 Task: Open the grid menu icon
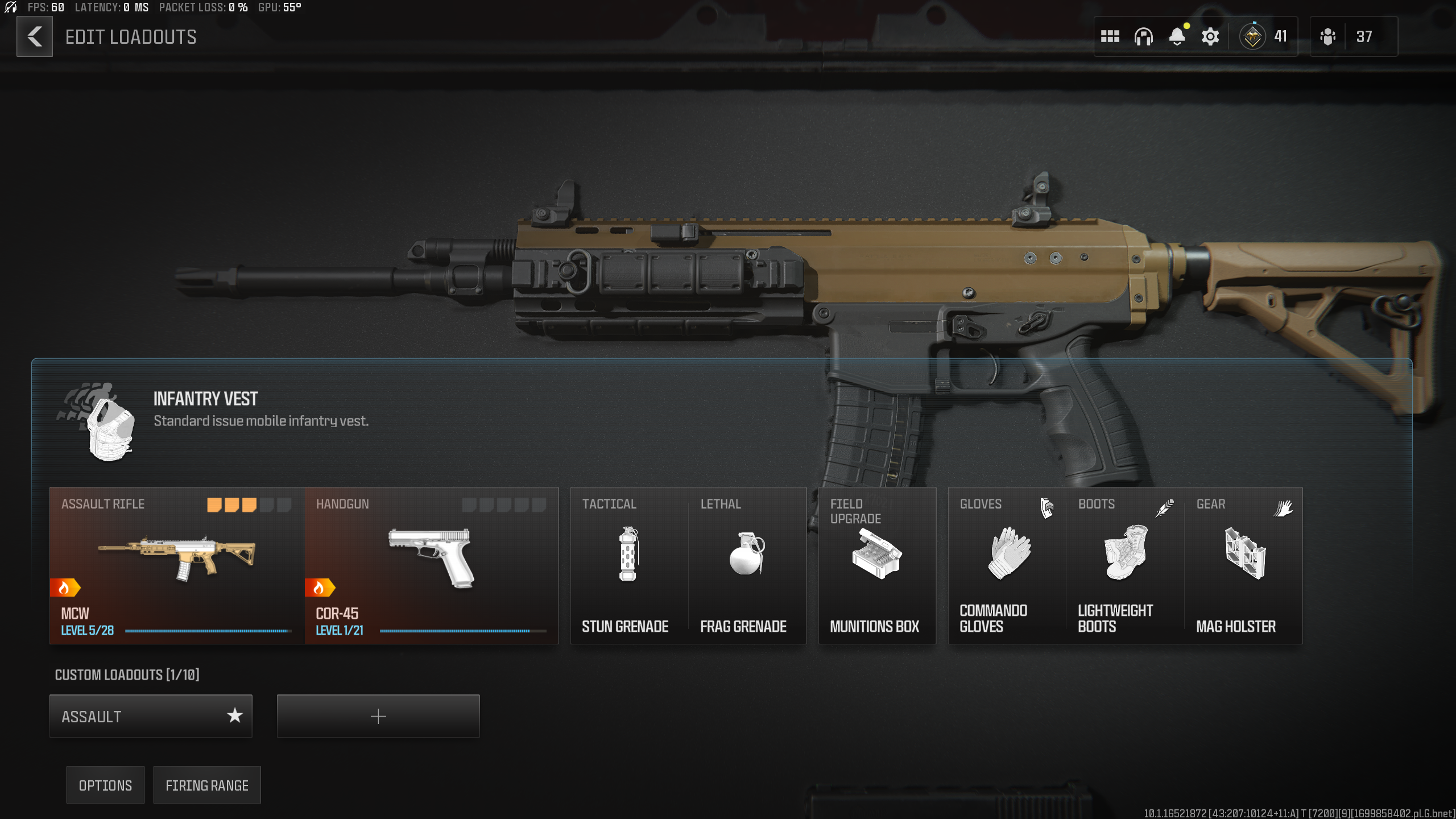click(x=1110, y=37)
